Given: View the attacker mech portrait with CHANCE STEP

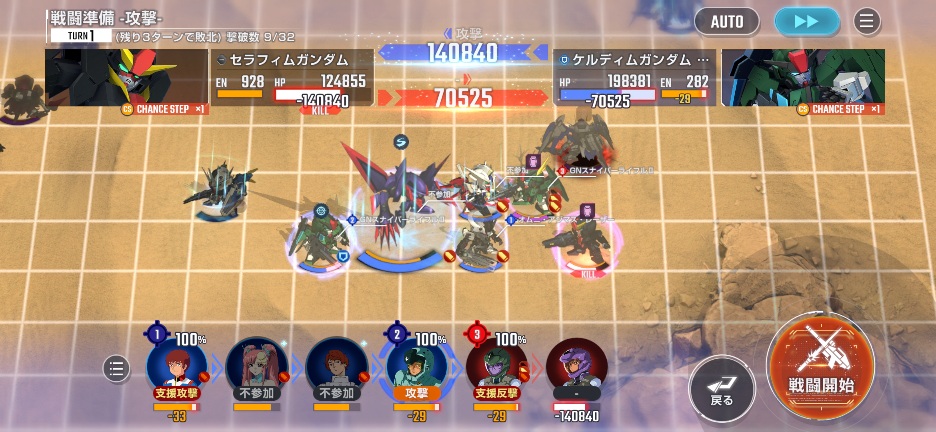Looking at the screenshot, I should (127, 80).
